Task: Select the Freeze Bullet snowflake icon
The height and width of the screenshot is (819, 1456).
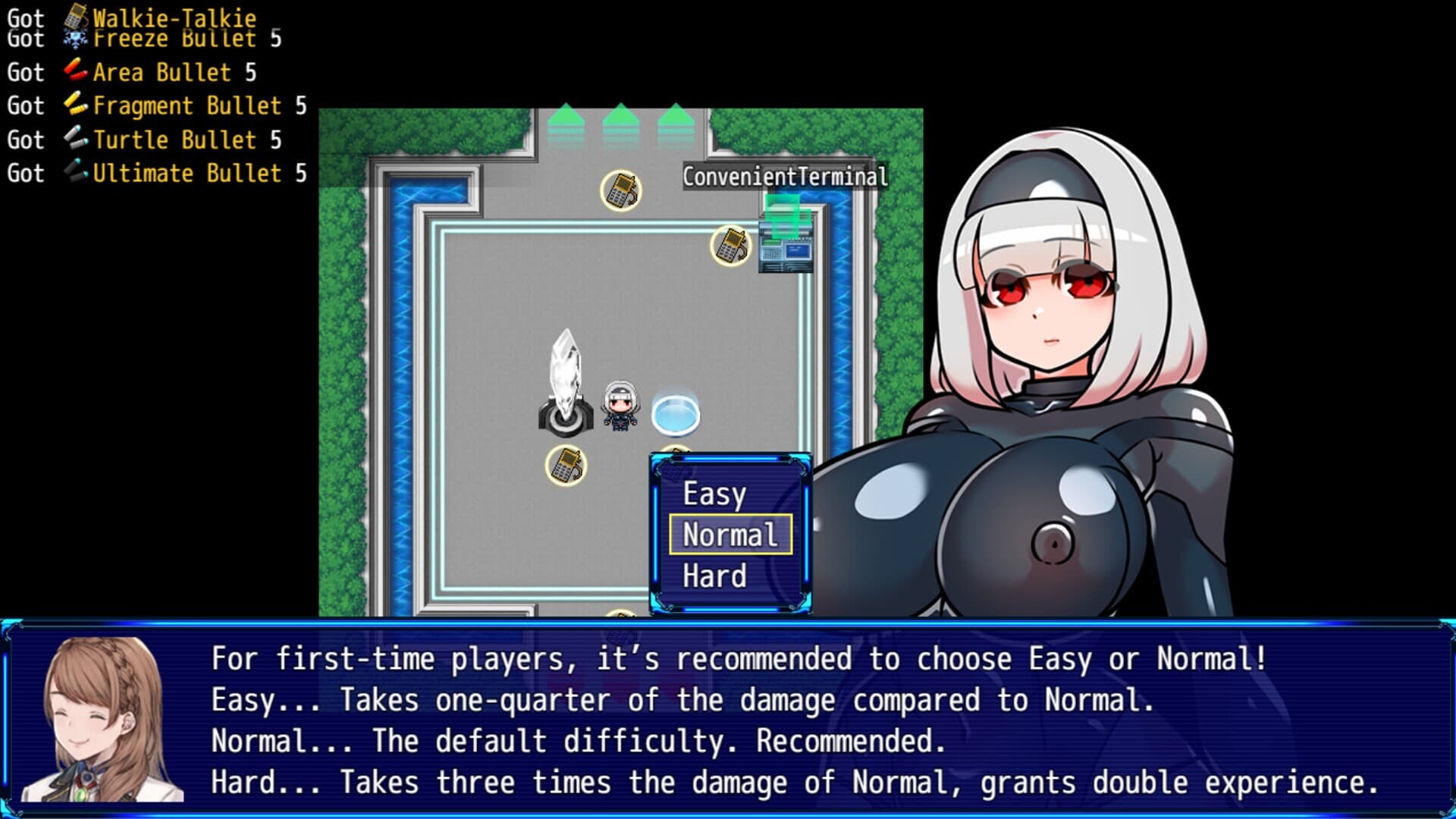Action: pos(76,36)
